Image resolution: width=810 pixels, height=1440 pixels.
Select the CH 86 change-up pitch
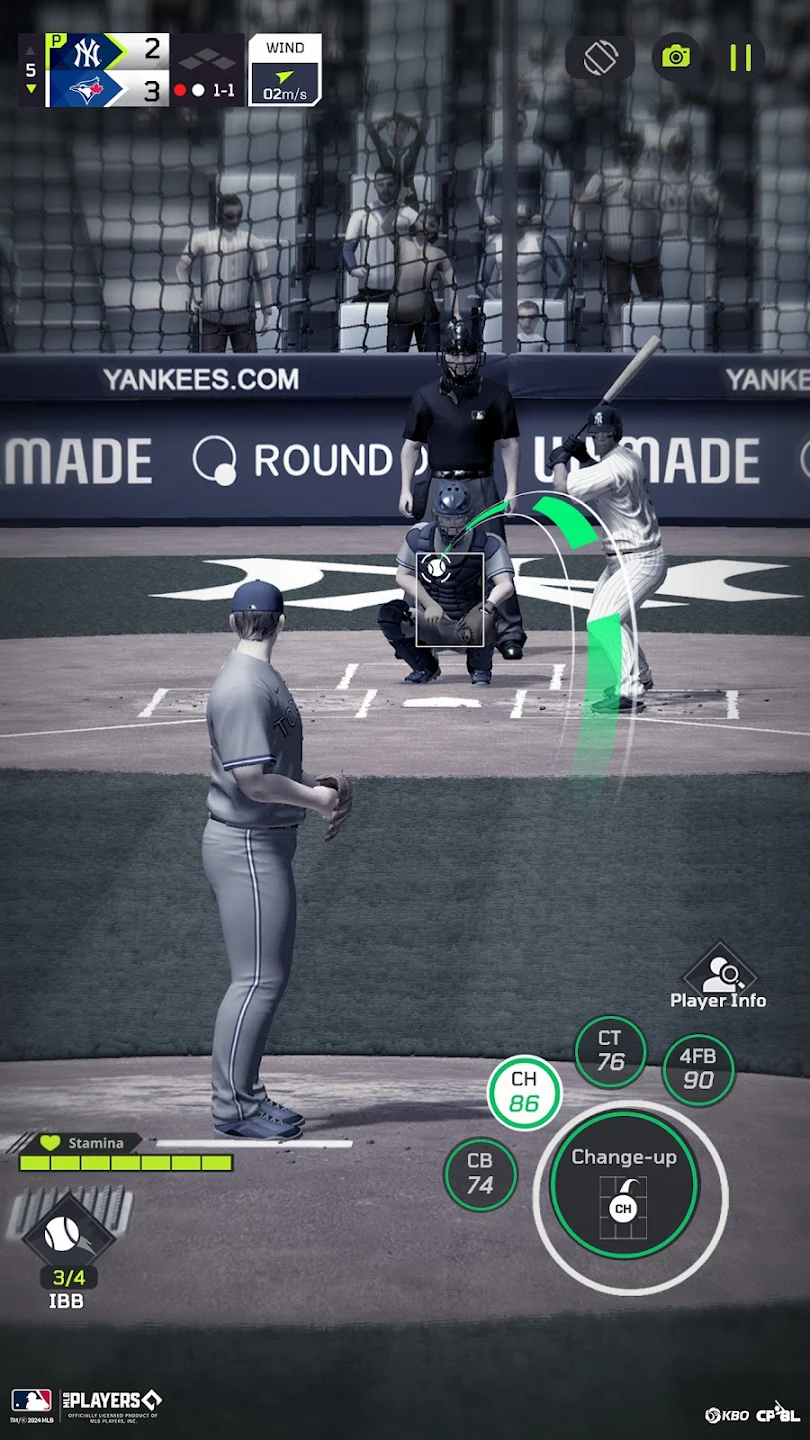(524, 1092)
